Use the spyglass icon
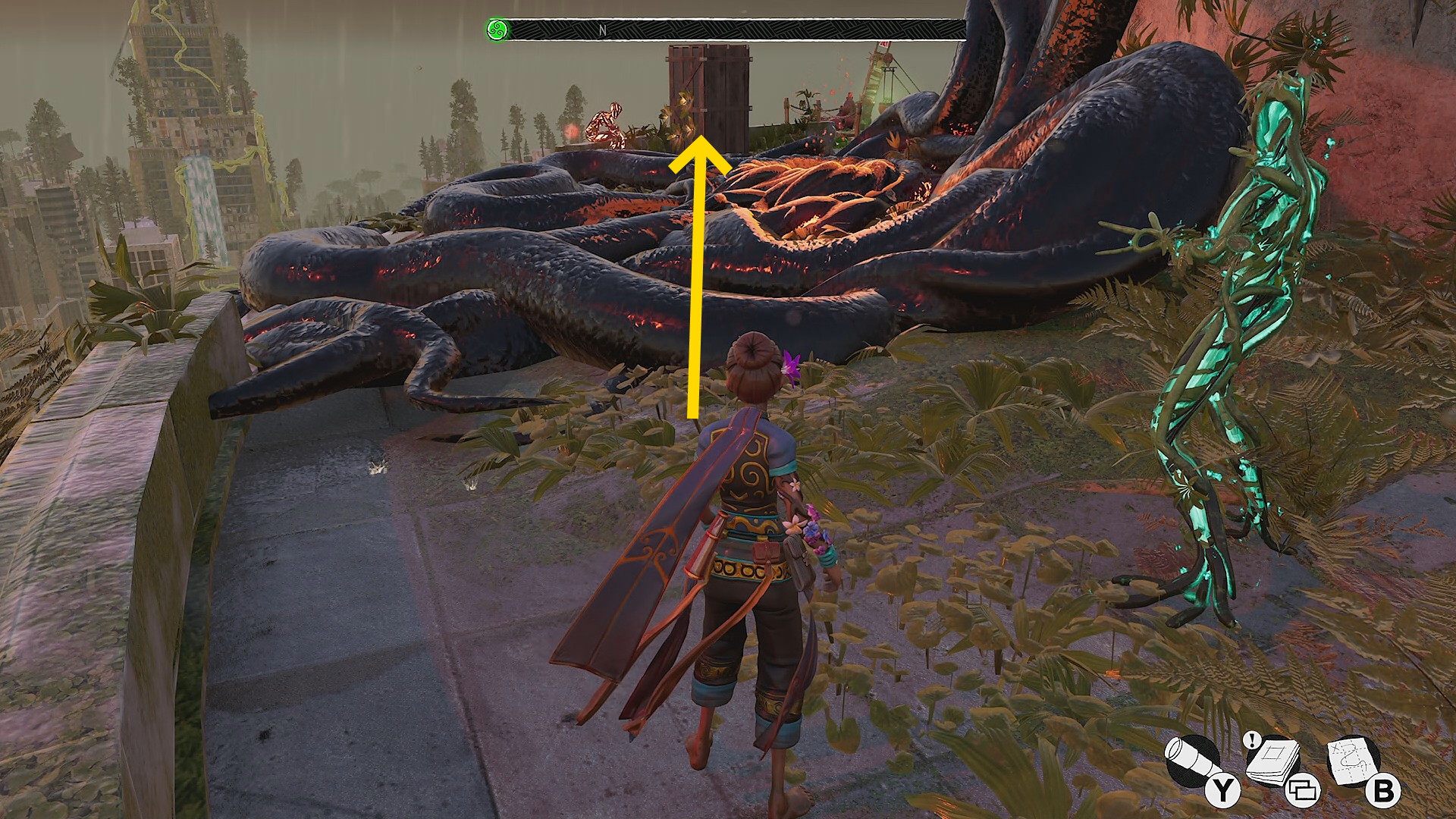 (1192, 761)
